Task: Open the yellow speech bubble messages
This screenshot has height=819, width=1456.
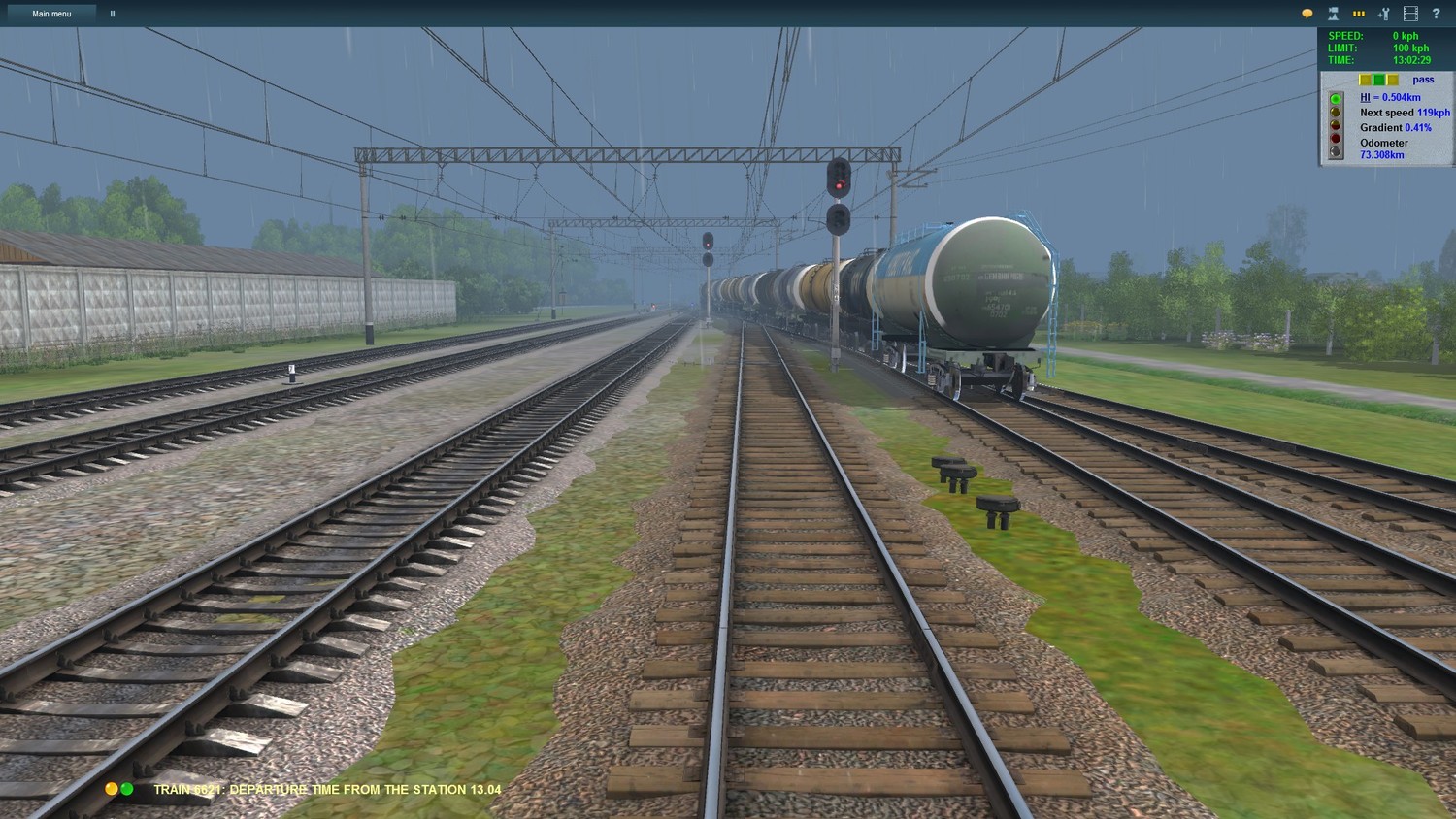Action: [x=1307, y=14]
